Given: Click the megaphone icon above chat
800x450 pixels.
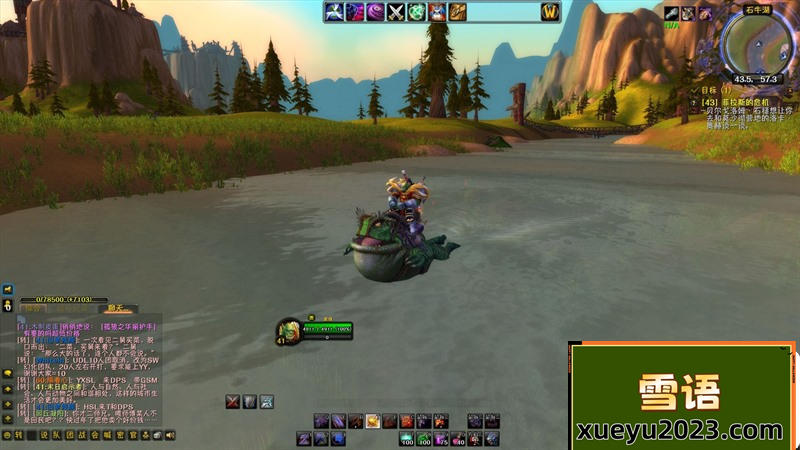Looking at the screenshot, I should coord(7,290).
